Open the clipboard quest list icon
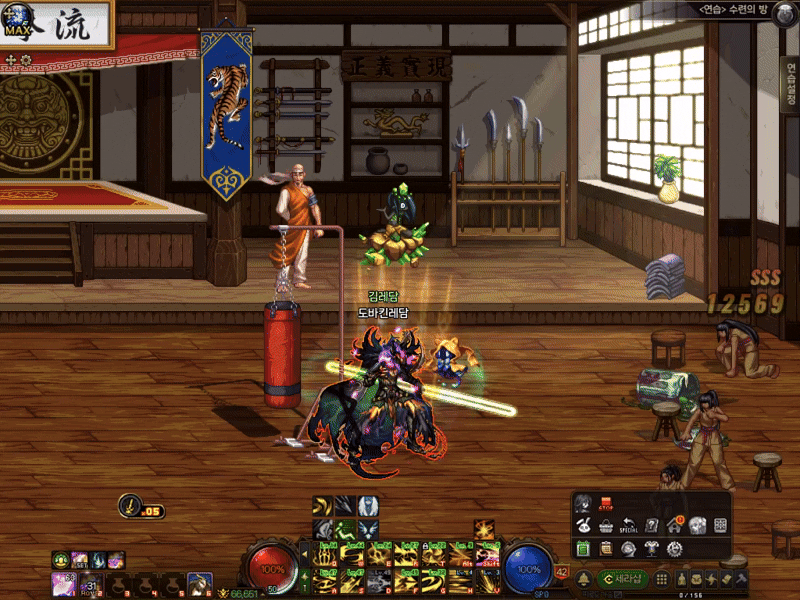Image resolution: width=800 pixels, height=600 pixels. pos(606,548)
